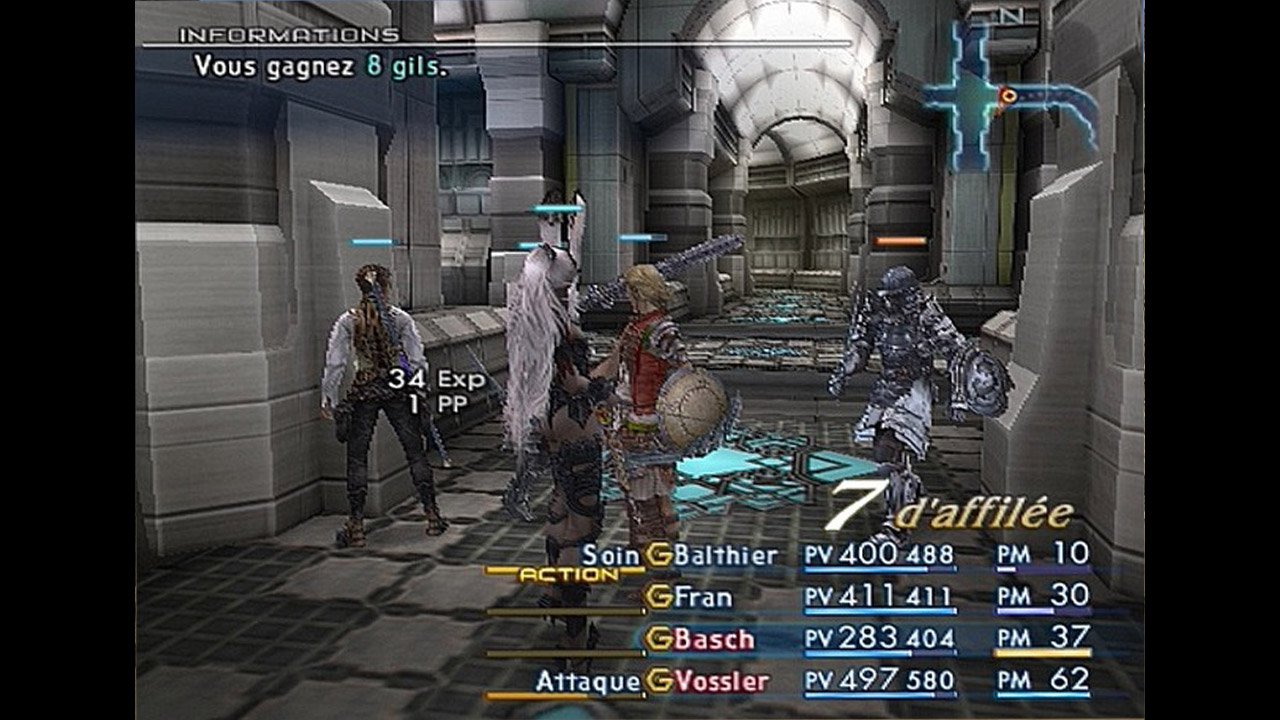The image size is (1280, 720).
Task: Click Balthier's gambit G icon
Action: (659, 555)
